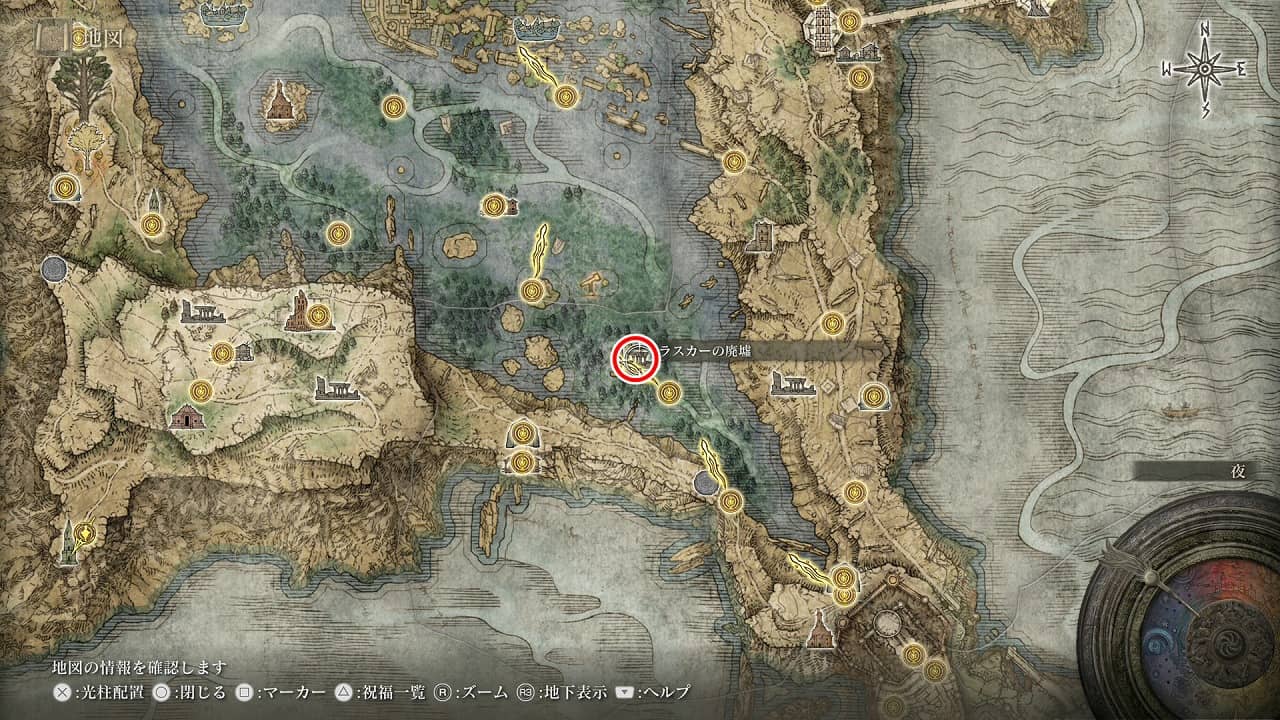This screenshot has height=720, width=1280.
Task: Choose the red tower marker on the western plateau
Action: [x=299, y=312]
